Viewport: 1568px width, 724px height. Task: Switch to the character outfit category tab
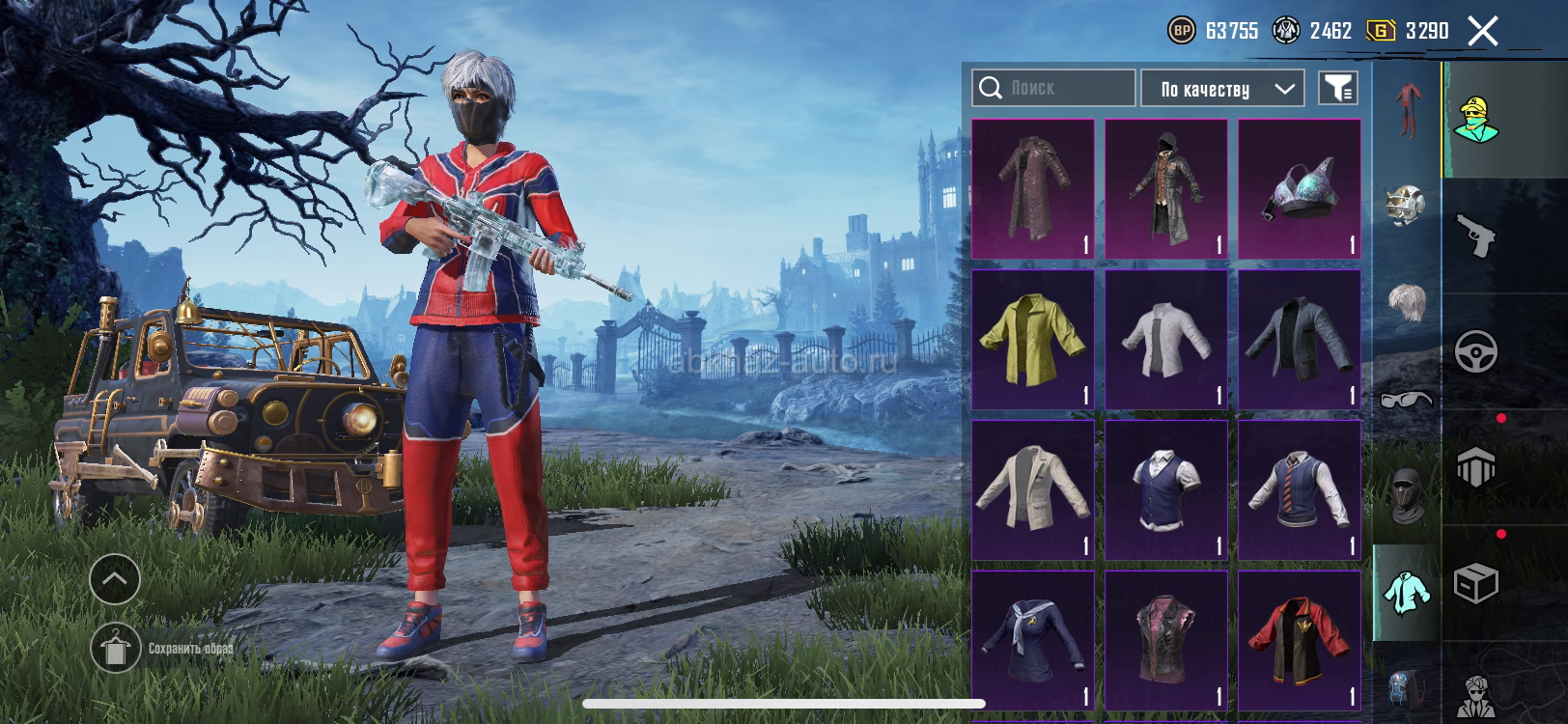1476,120
